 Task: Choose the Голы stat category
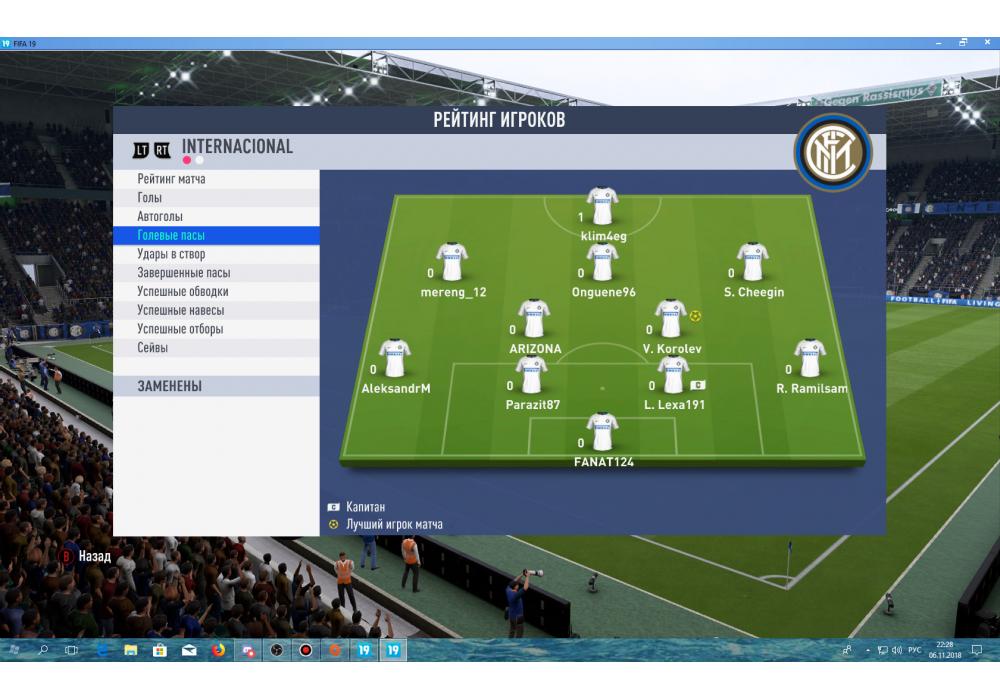pos(150,198)
